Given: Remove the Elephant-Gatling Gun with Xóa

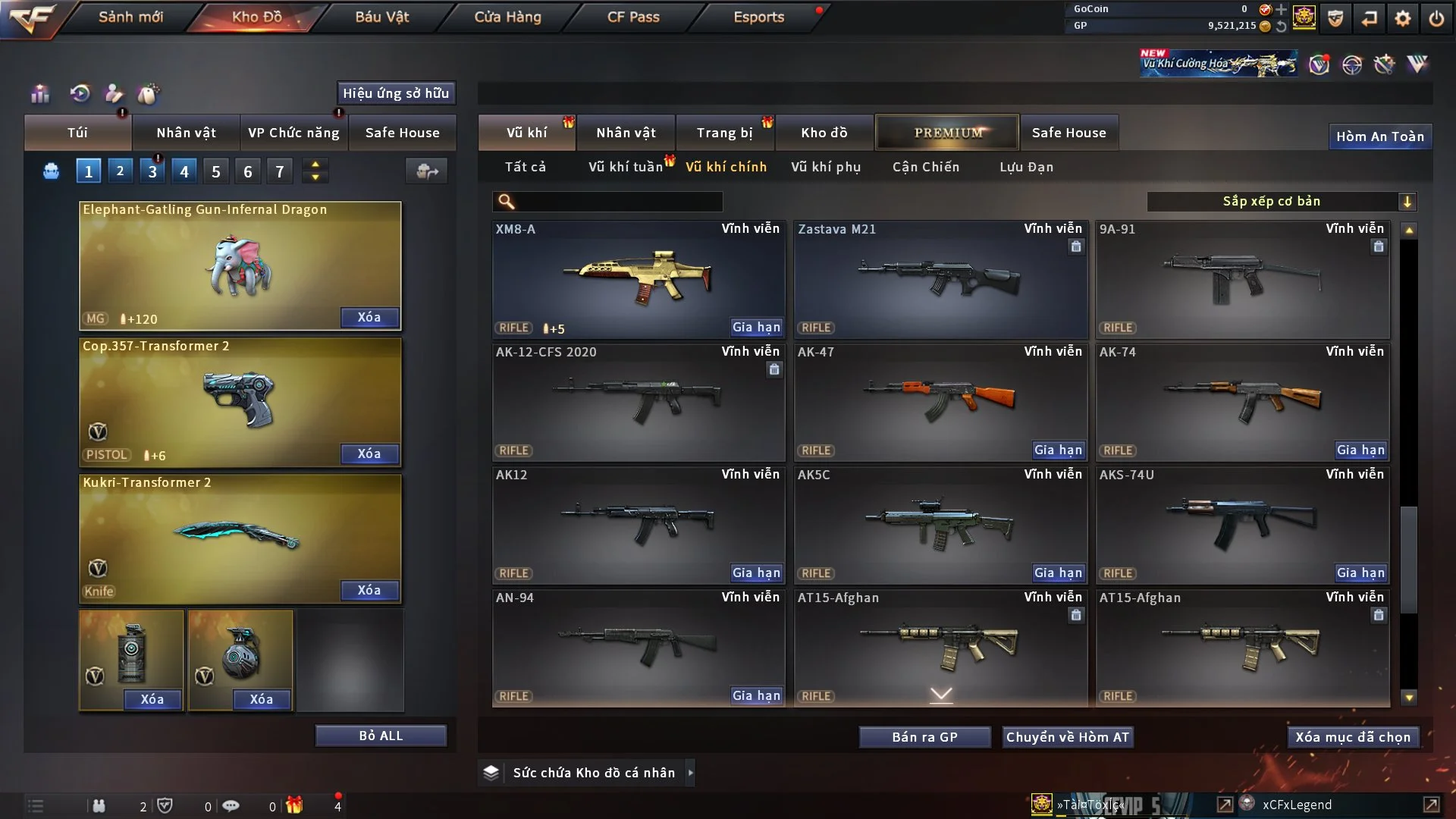Looking at the screenshot, I should tap(369, 317).
